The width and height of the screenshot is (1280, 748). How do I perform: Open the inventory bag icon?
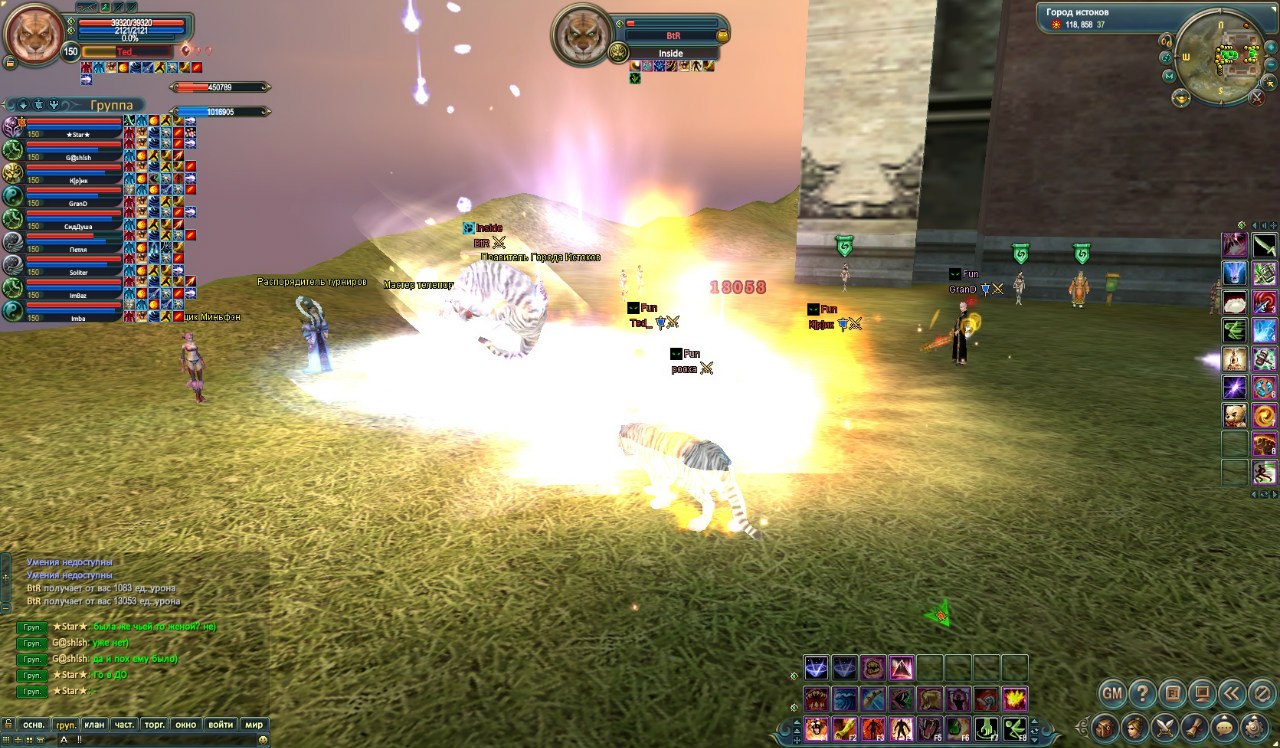coord(1105,727)
